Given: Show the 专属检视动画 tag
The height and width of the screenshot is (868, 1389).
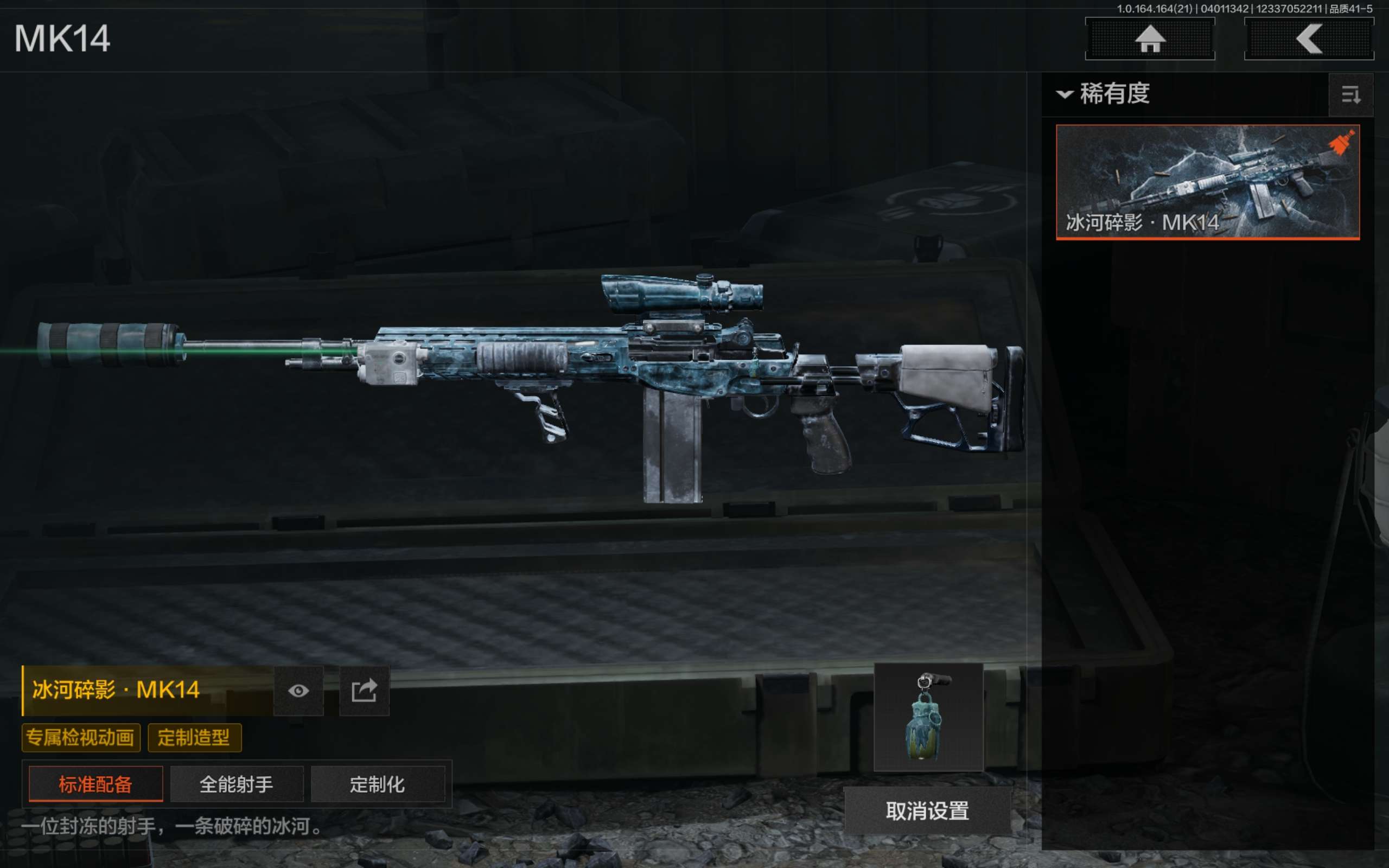Looking at the screenshot, I should pyautogui.click(x=81, y=738).
